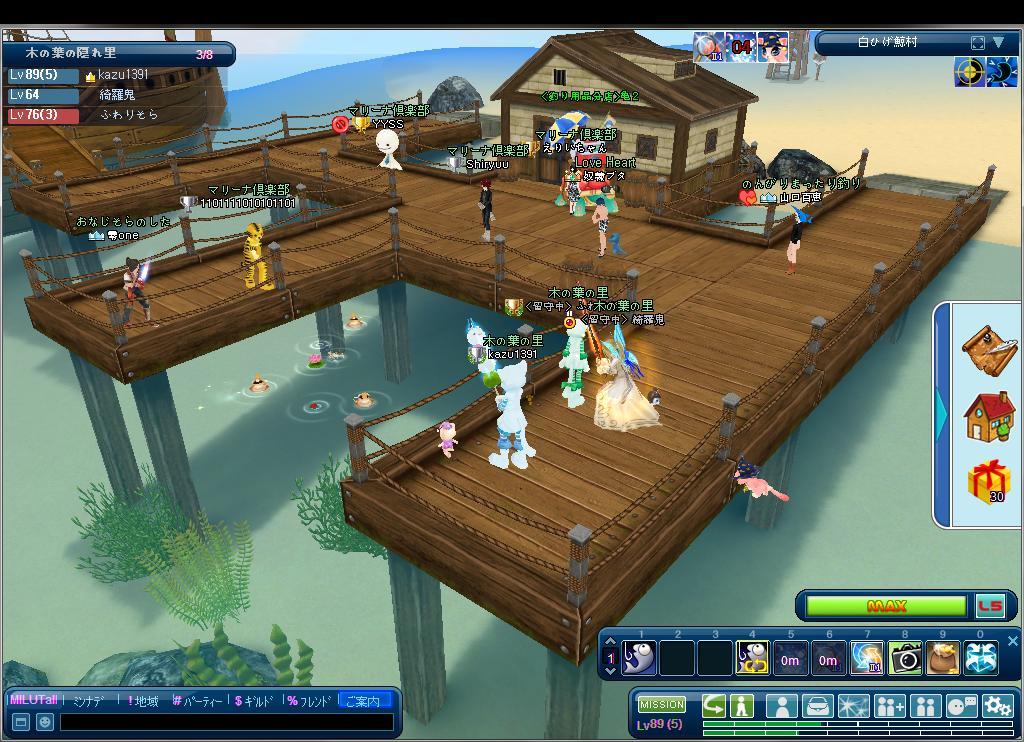Open the gift box with 30 count
The image size is (1024, 742).
click(988, 482)
